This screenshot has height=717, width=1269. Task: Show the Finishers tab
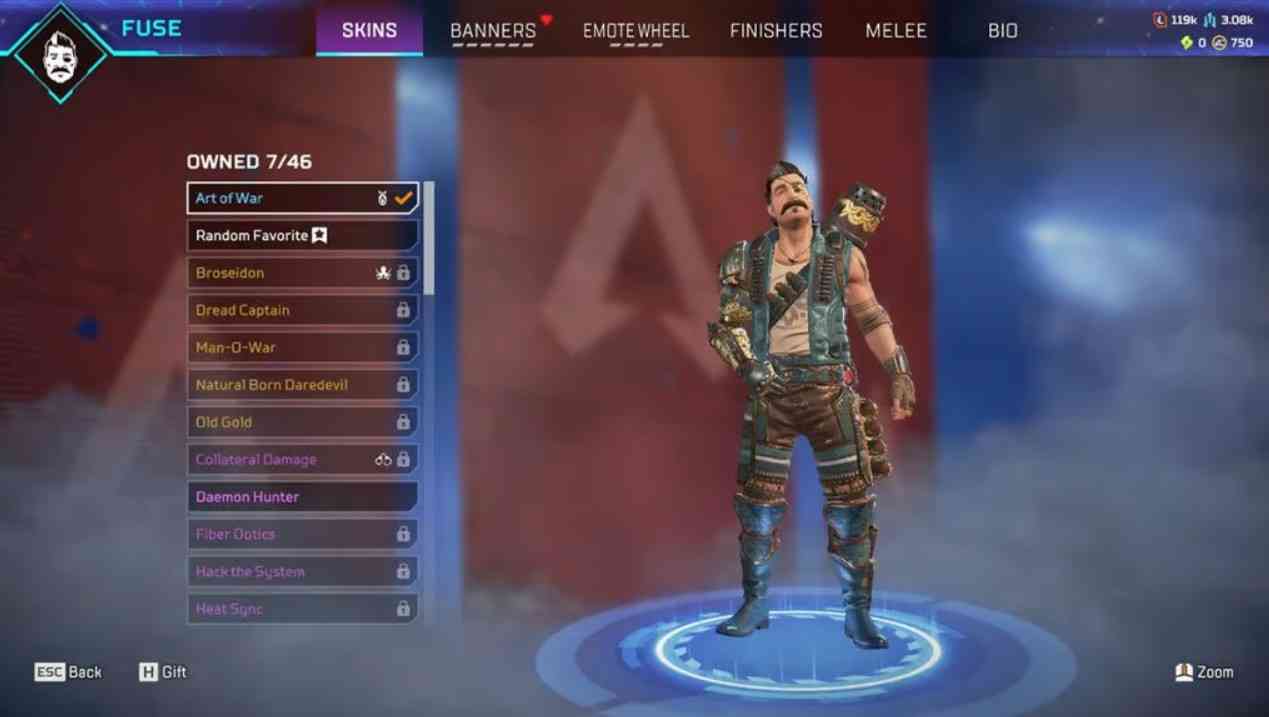(776, 31)
